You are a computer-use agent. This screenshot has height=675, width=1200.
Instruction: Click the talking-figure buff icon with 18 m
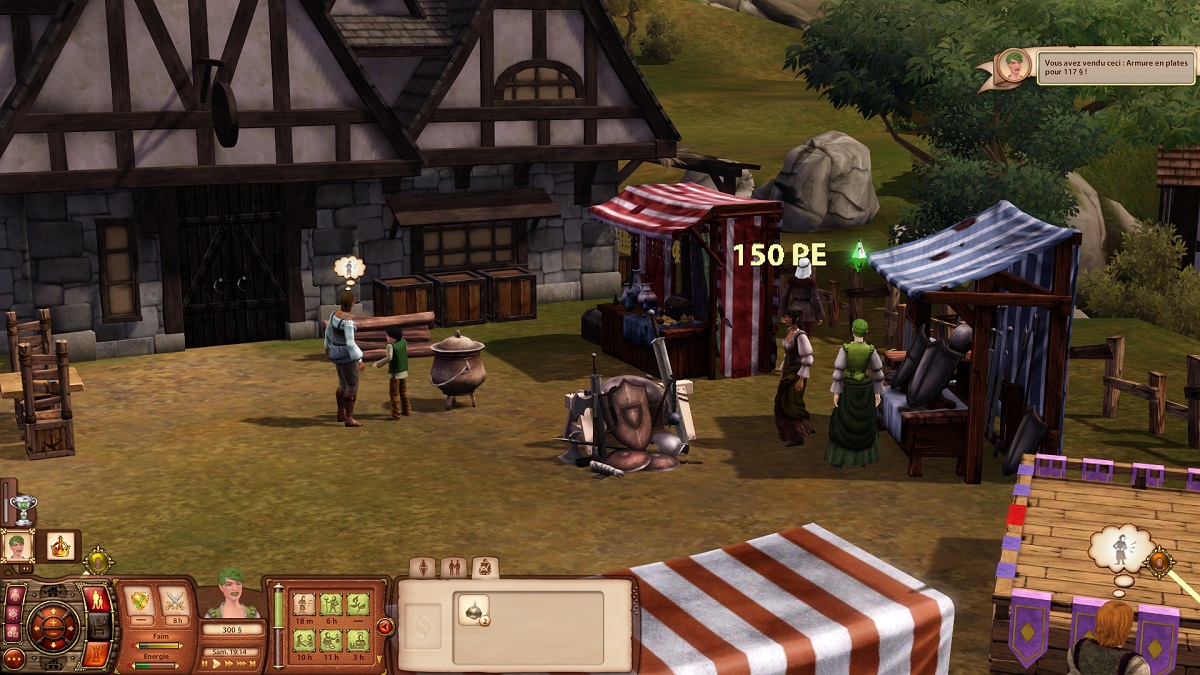pos(303,603)
